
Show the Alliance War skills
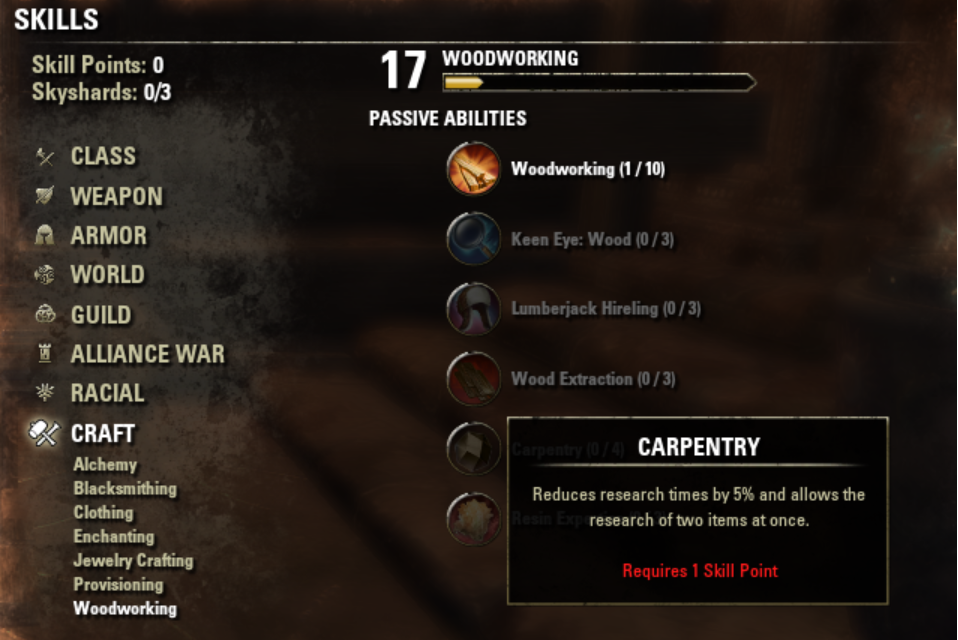tap(147, 354)
